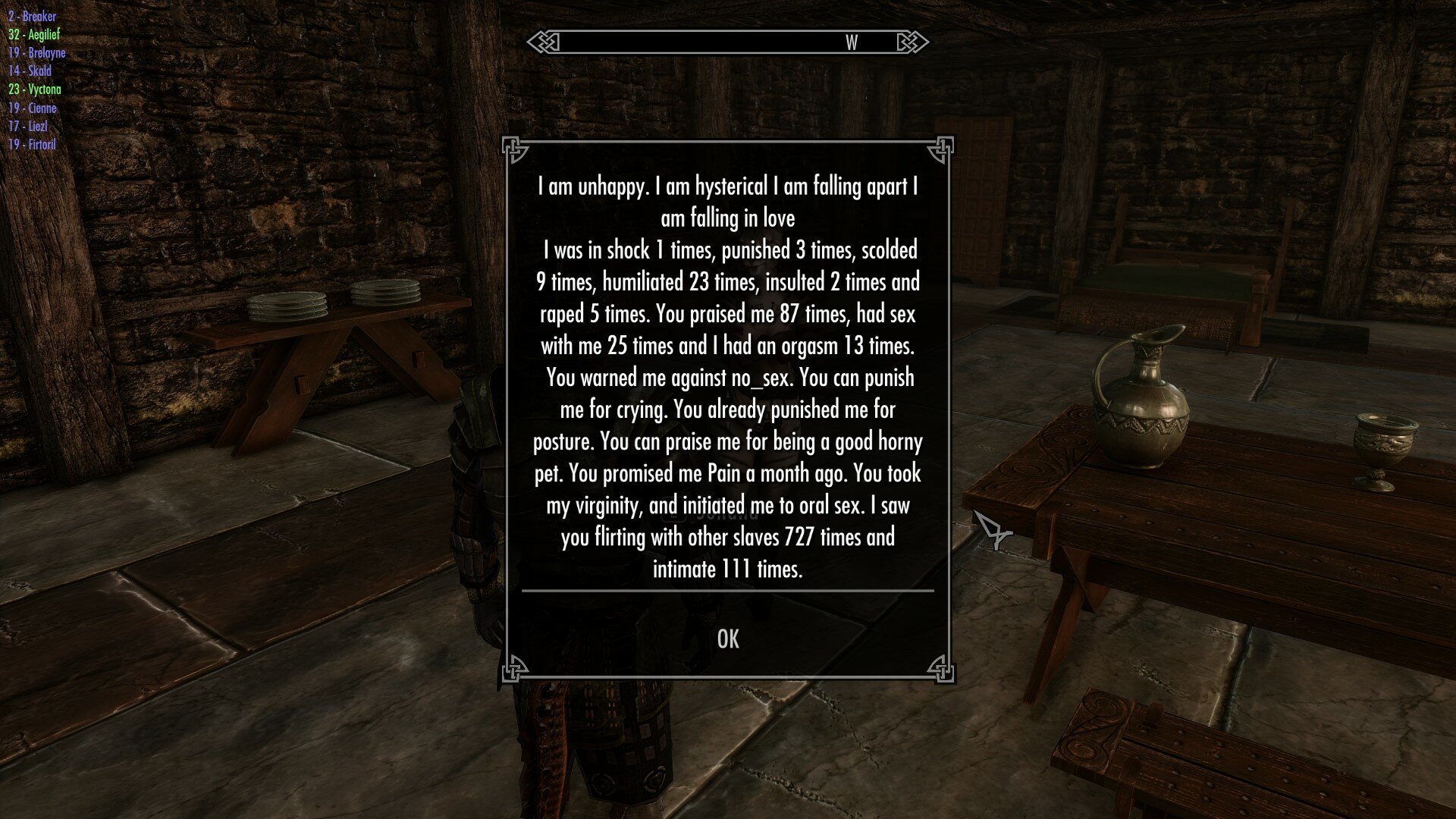1456x819 pixels.
Task: Click the top-left corner knot of the dialog
Action: point(515,149)
